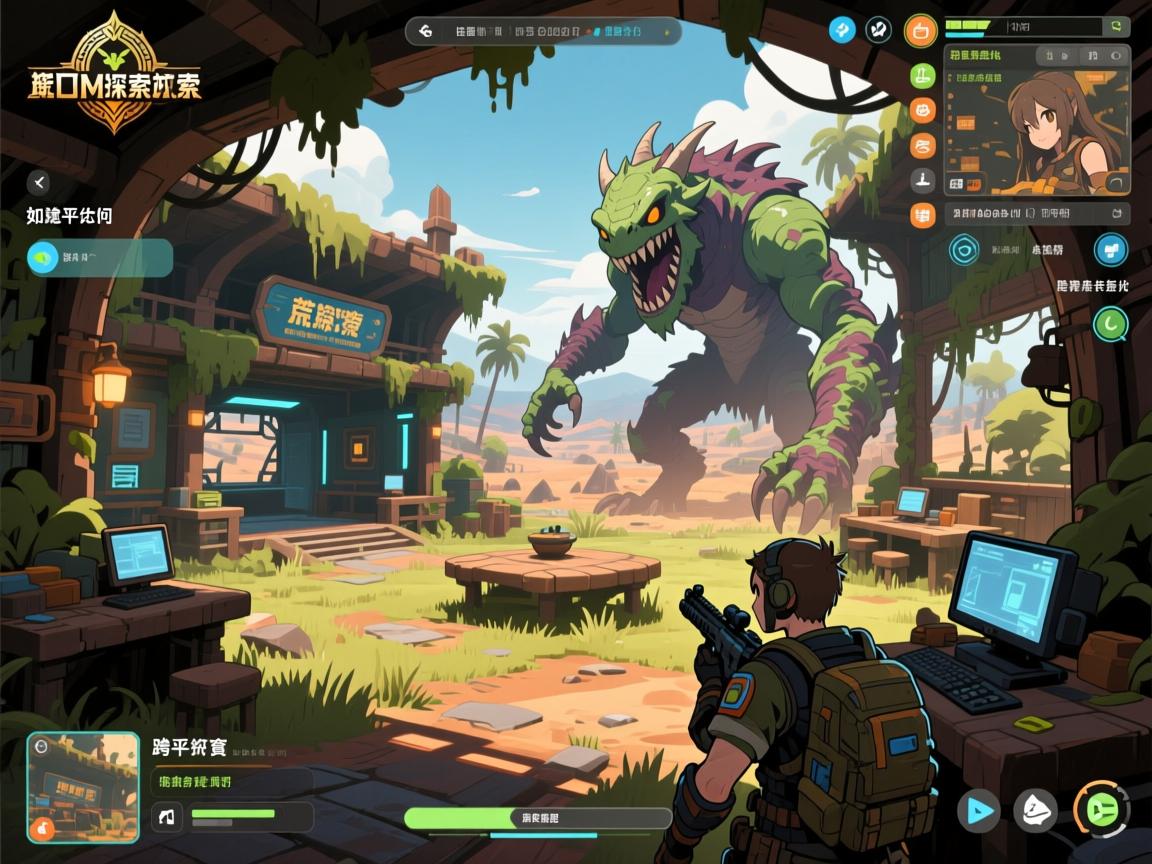The height and width of the screenshot is (864, 1152).
Task: Click the small square icon beside the green bar
Action: [x=167, y=816]
